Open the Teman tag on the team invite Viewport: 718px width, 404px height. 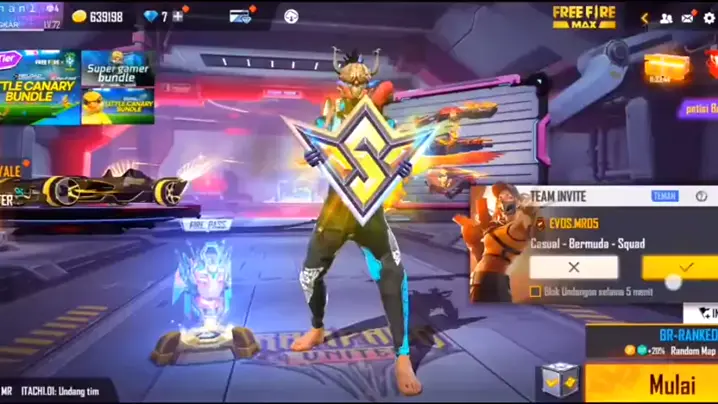(x=665, y=196)
